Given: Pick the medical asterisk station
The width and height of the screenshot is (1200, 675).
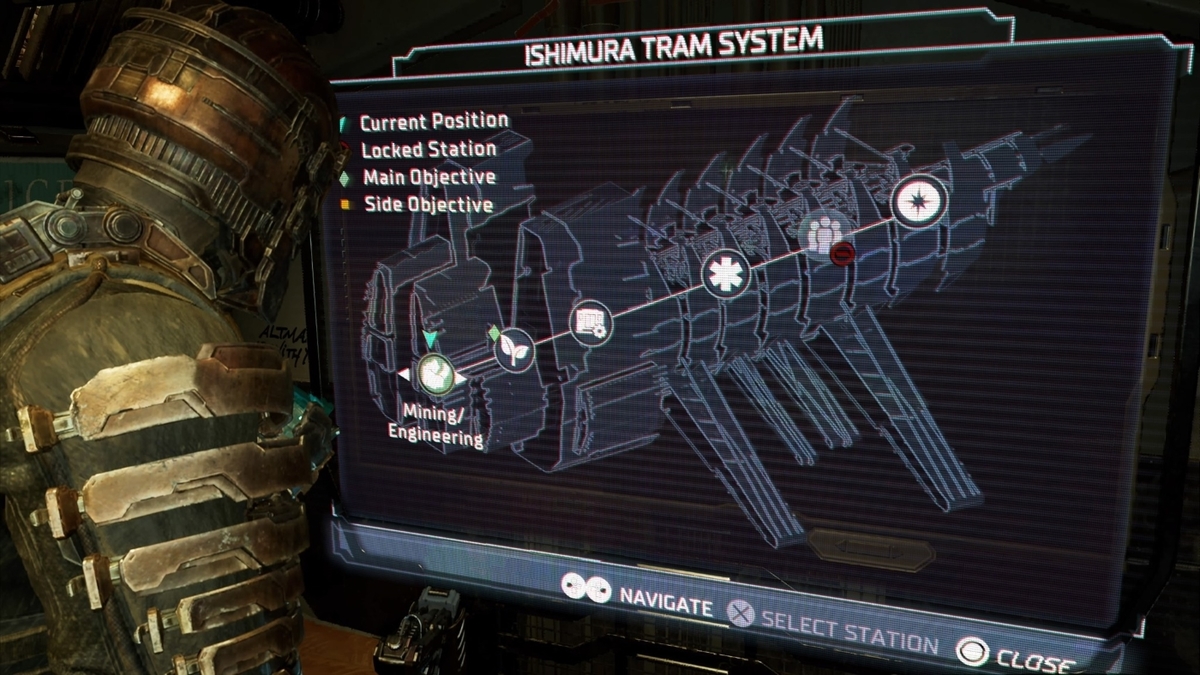Looking at the screenshot, I should point(725,274).
